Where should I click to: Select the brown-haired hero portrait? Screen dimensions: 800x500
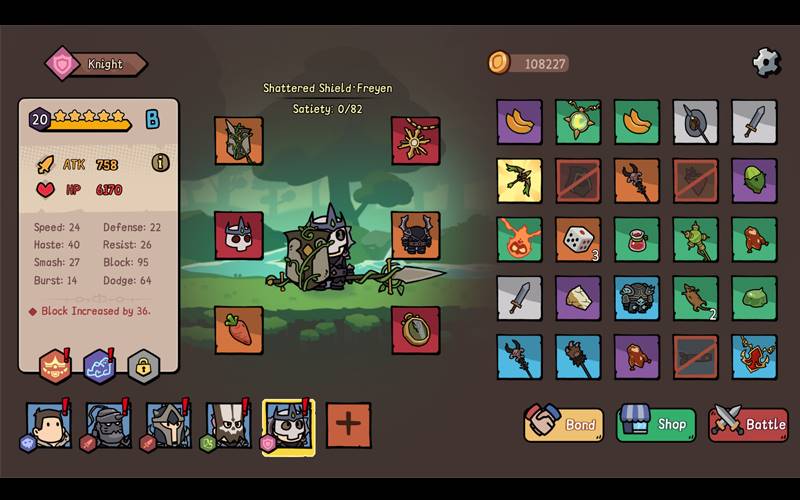48,425
